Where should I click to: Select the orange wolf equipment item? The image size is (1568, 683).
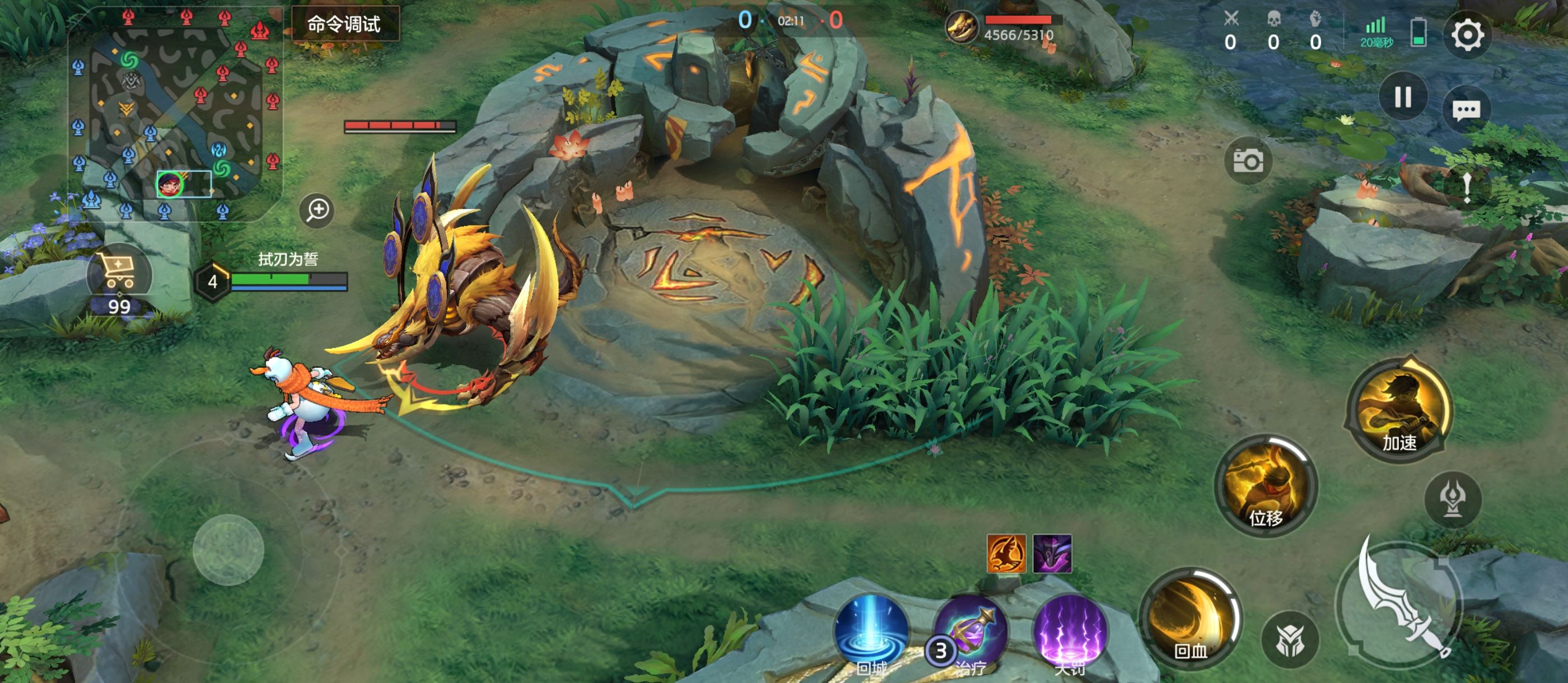[1006, 554]
